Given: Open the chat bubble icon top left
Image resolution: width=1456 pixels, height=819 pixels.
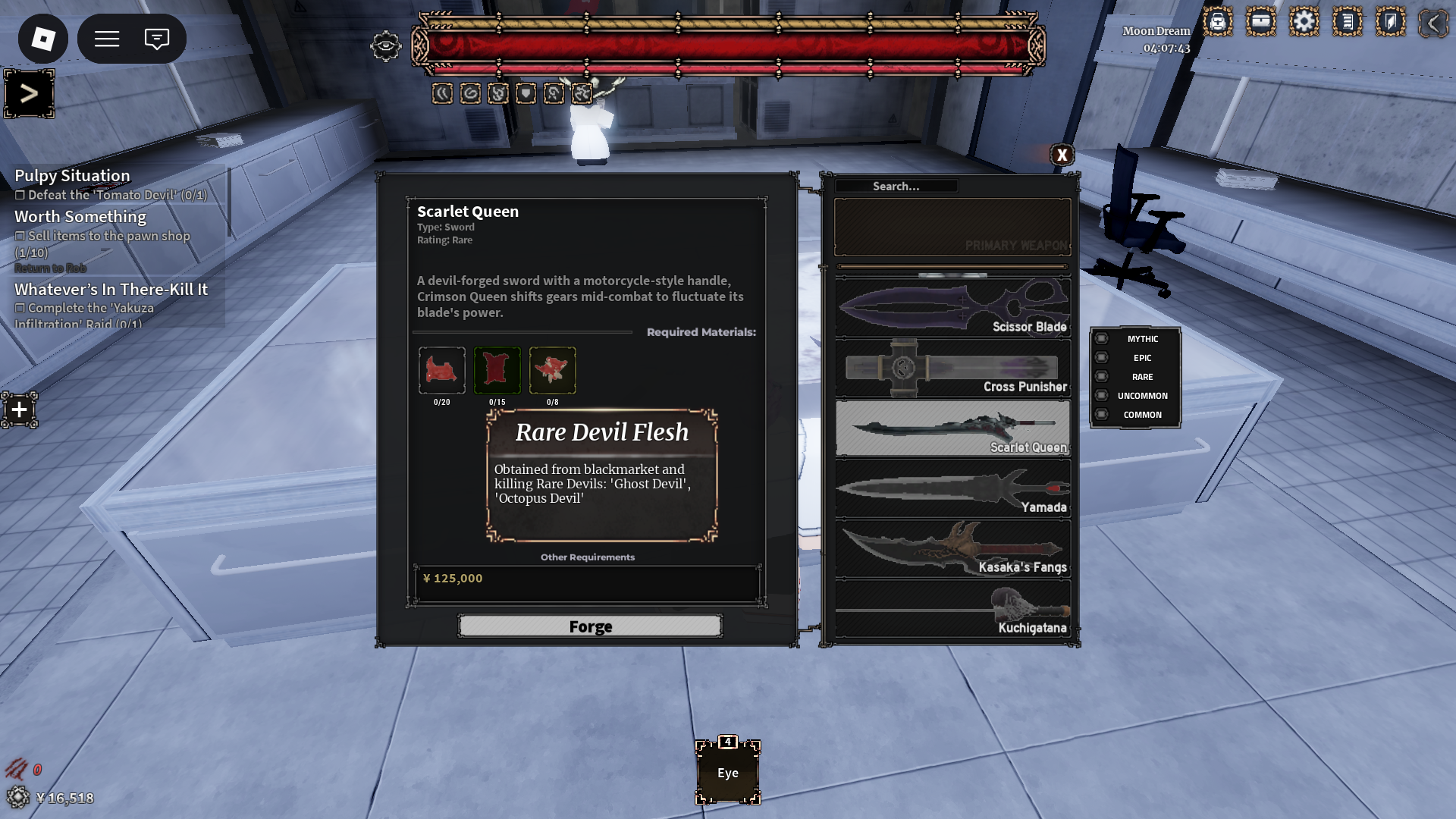Looking at the screenshot, I should click(x=157, y=39).
